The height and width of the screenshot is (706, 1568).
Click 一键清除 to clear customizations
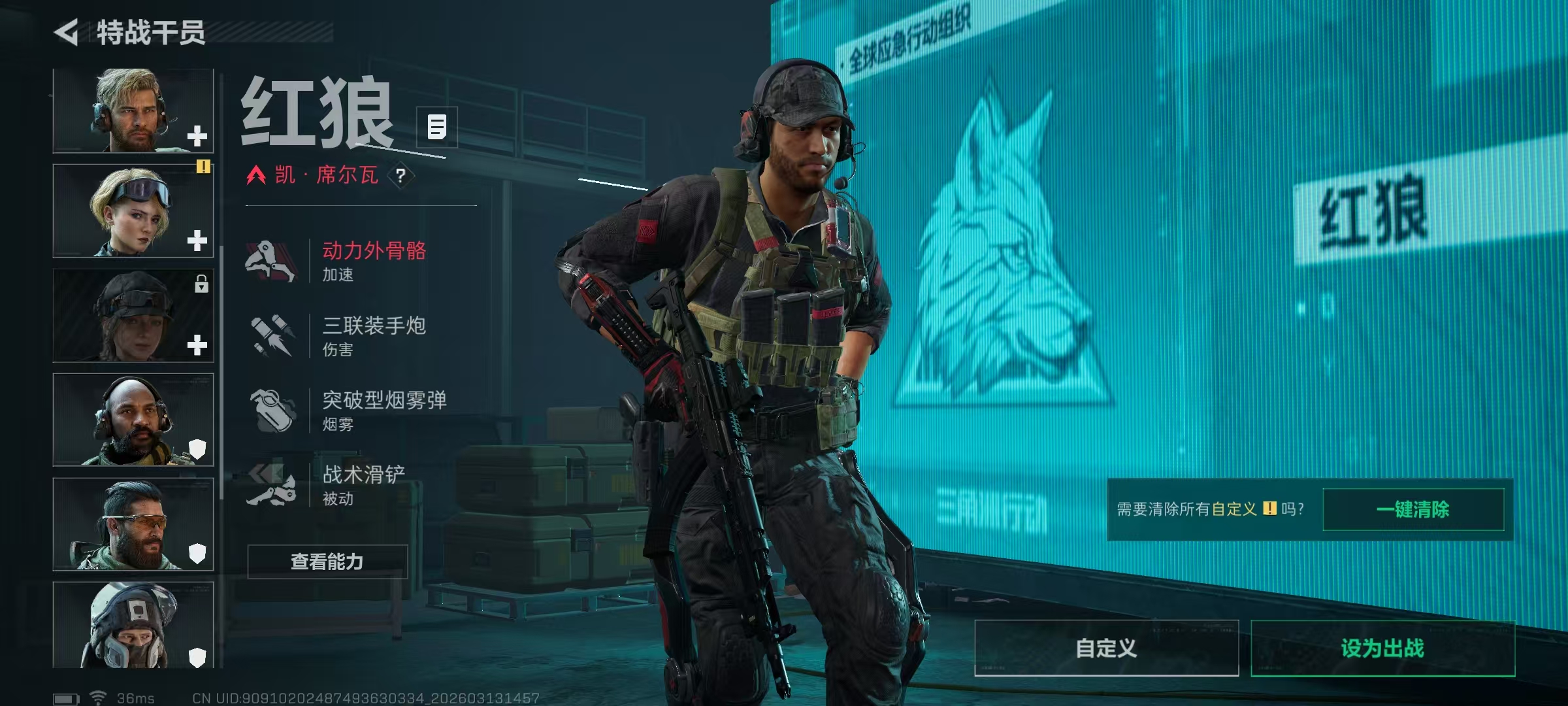1413,509
